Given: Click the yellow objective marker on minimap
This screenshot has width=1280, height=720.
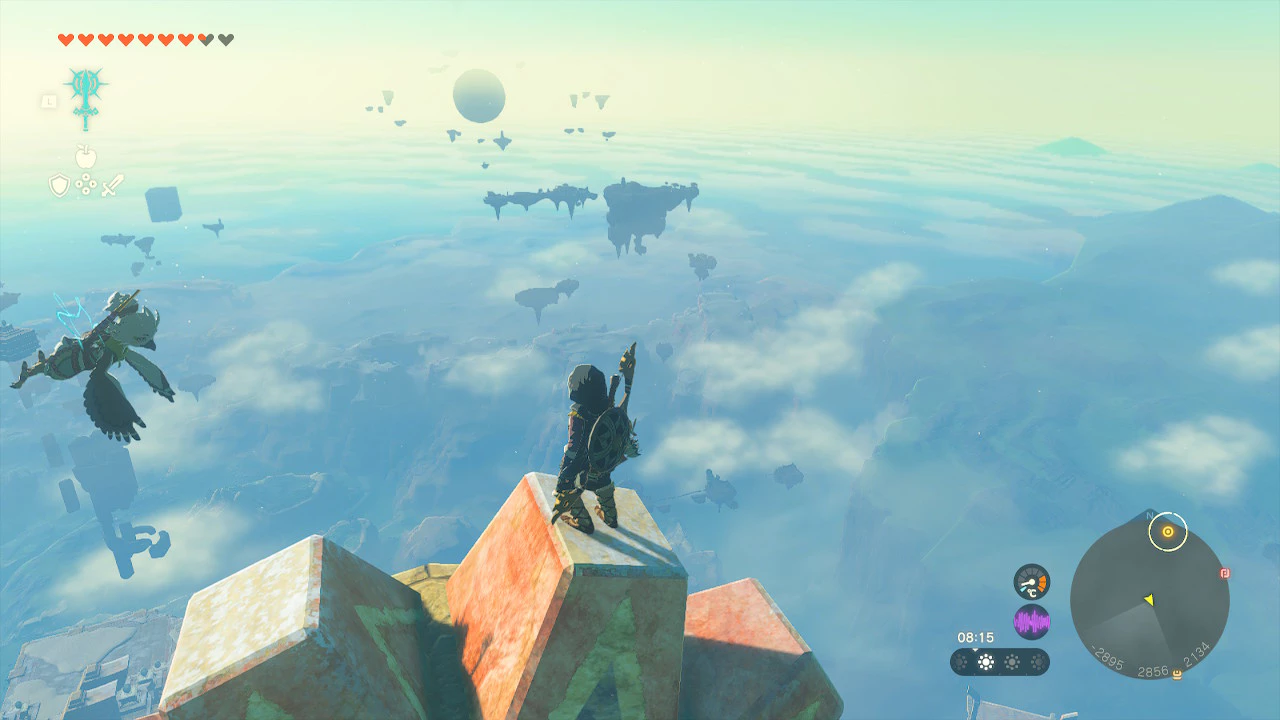Looking at the screenshot, I should point(1167,532).
